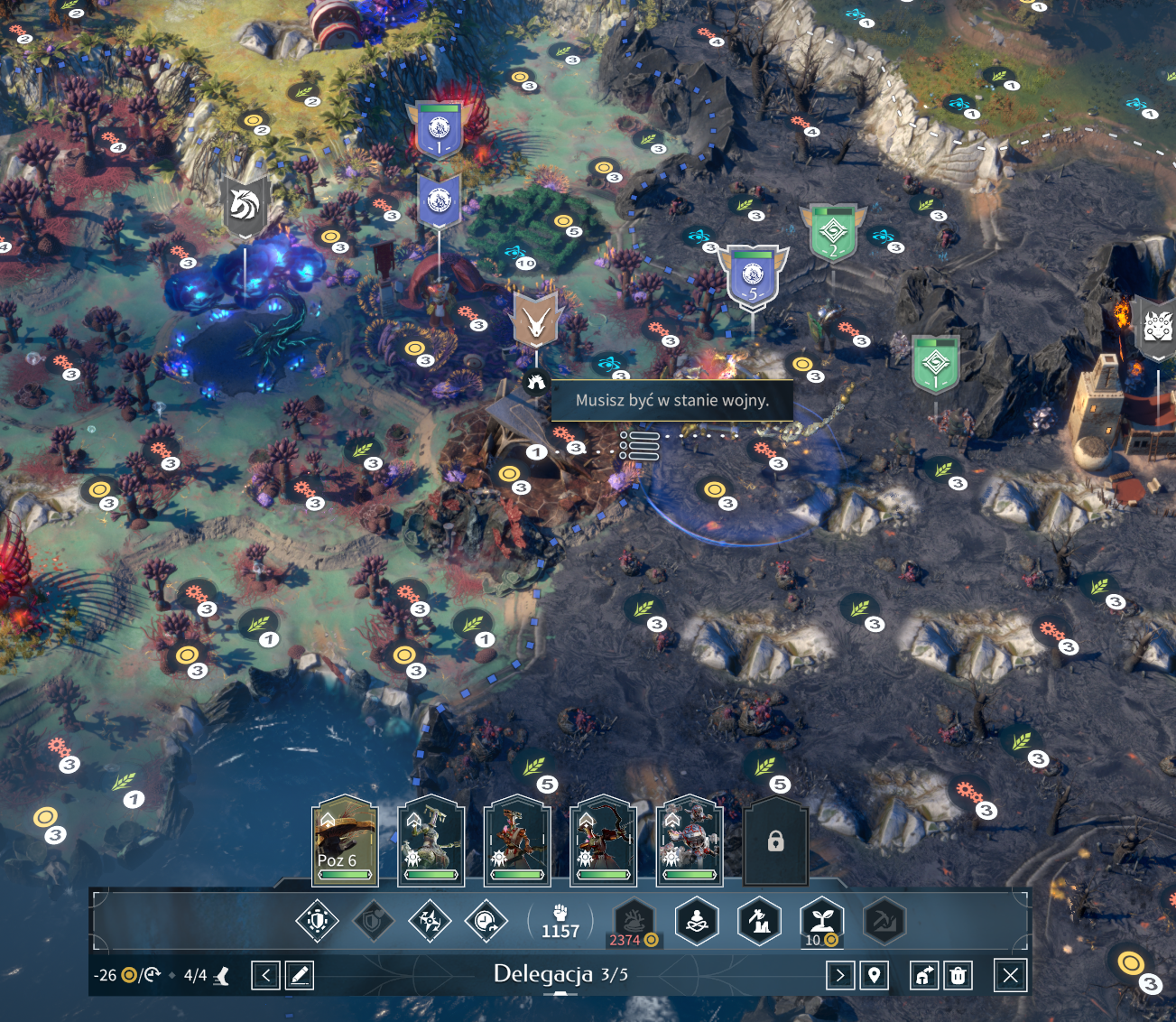Choose the axe and stump hexagon action
Screen dimensions: 1176x1022
[x=759, y=921]
